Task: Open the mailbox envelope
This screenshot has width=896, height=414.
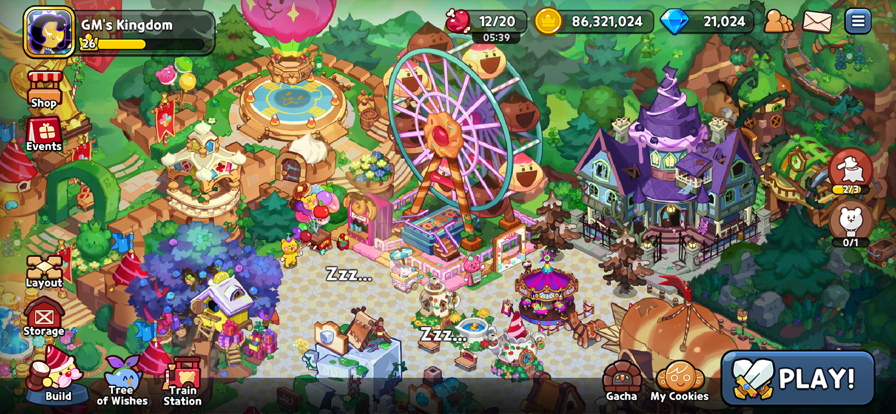Action: point(816,21)
